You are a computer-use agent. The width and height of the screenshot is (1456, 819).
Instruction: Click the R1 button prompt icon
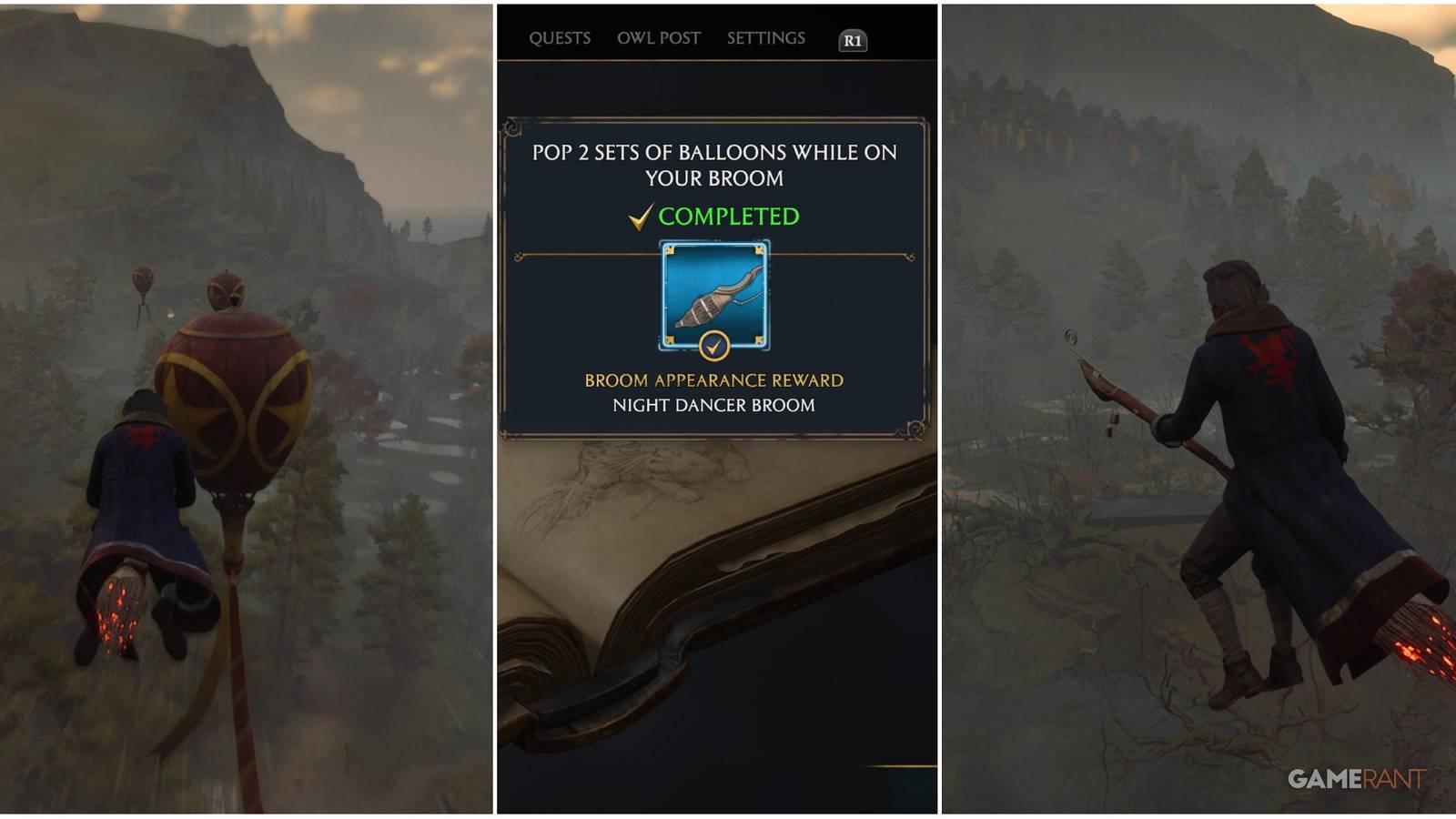click(x=853, y=39)
